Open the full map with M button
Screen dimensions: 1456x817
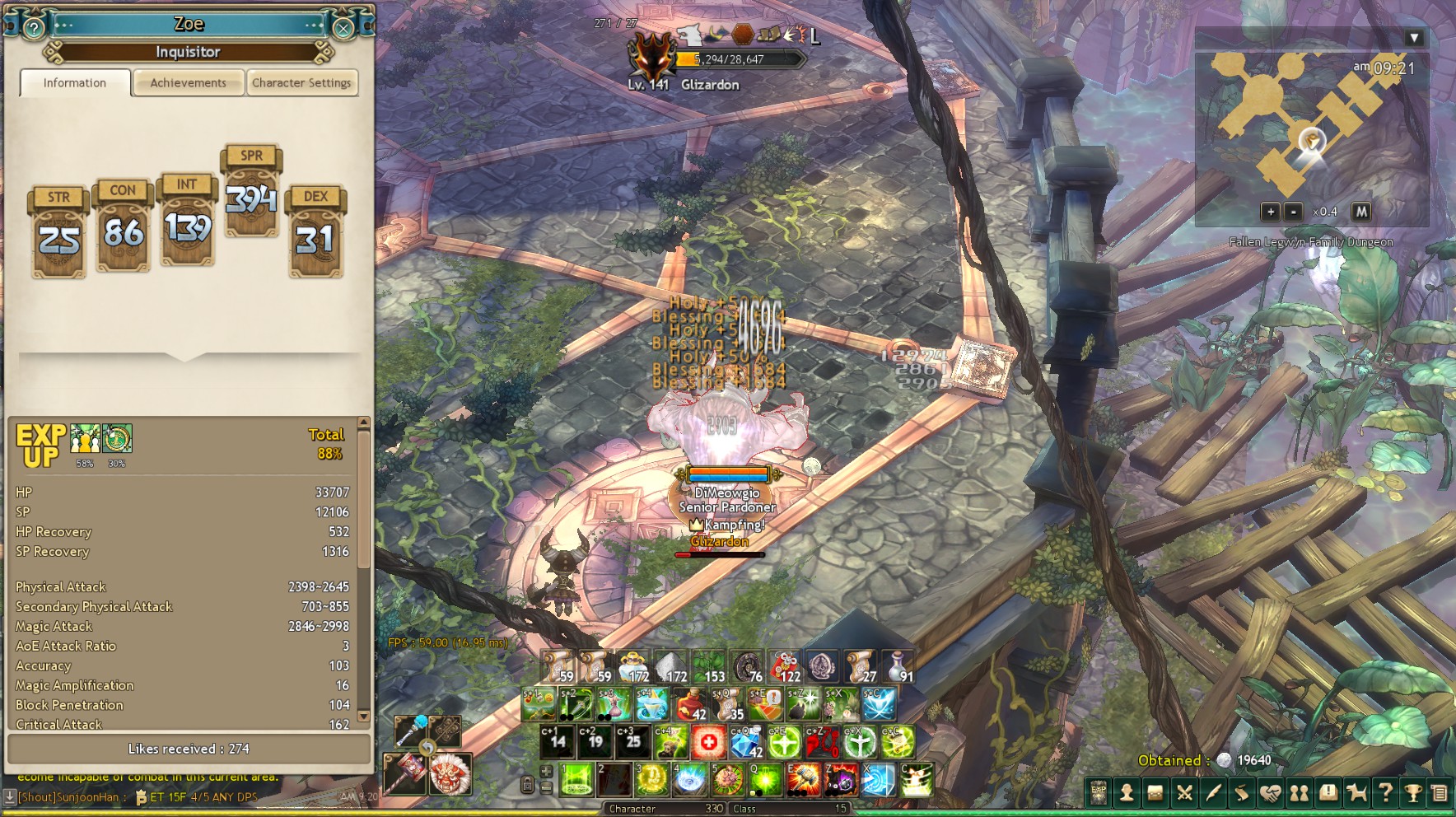pos(1361,212)
